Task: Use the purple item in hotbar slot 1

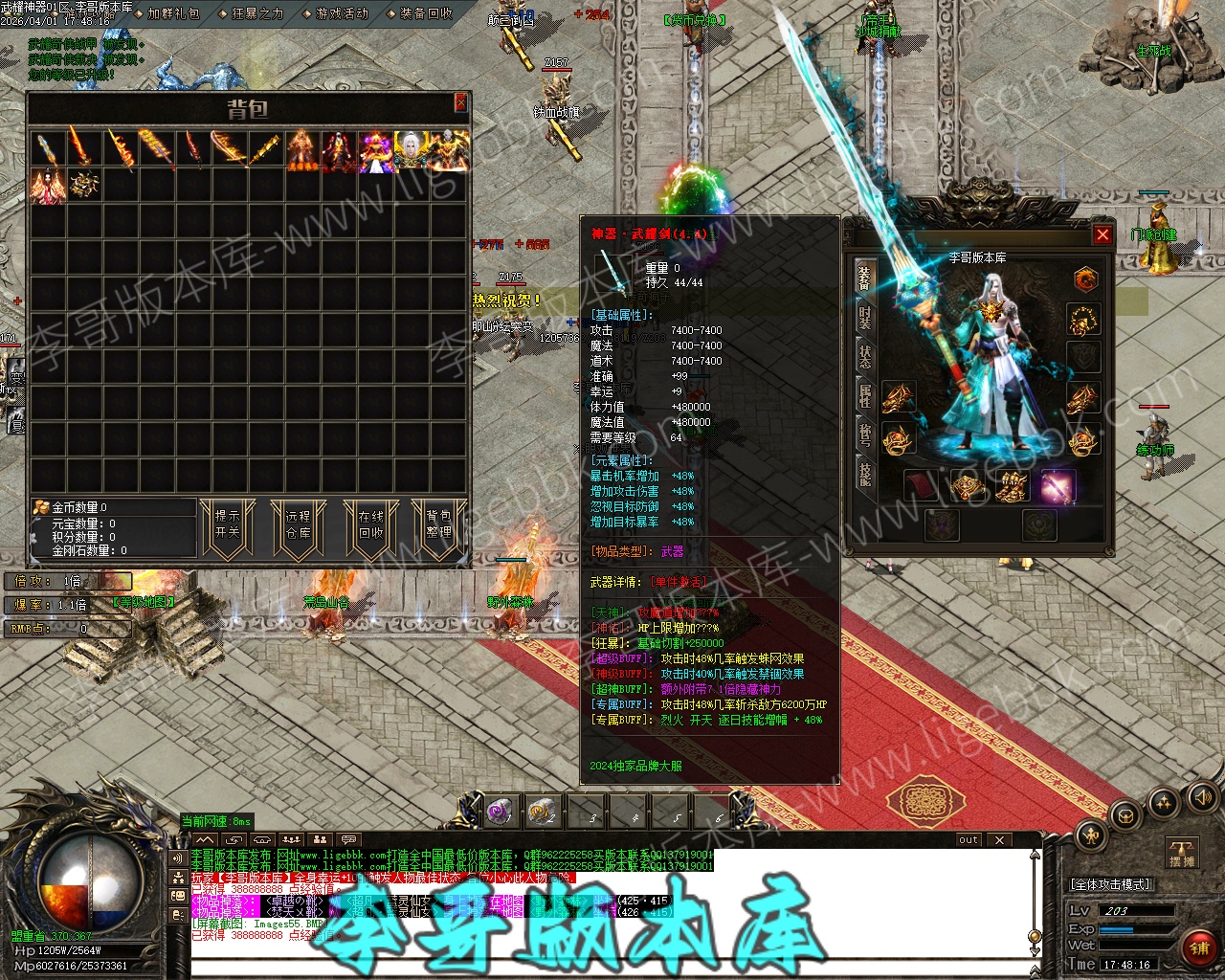Action: 499,812
